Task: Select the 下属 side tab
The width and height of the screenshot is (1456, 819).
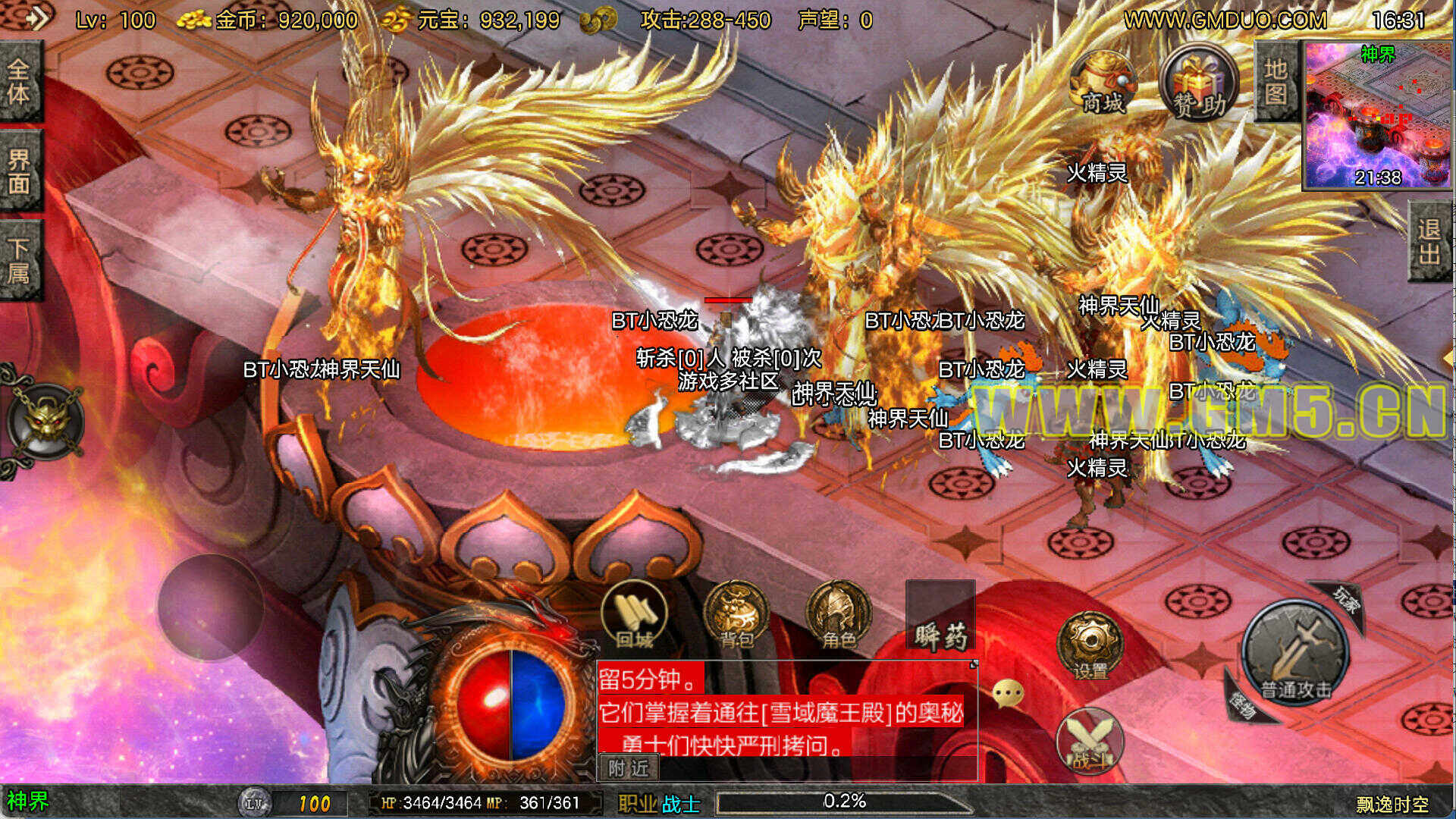Action: point(19,260)
